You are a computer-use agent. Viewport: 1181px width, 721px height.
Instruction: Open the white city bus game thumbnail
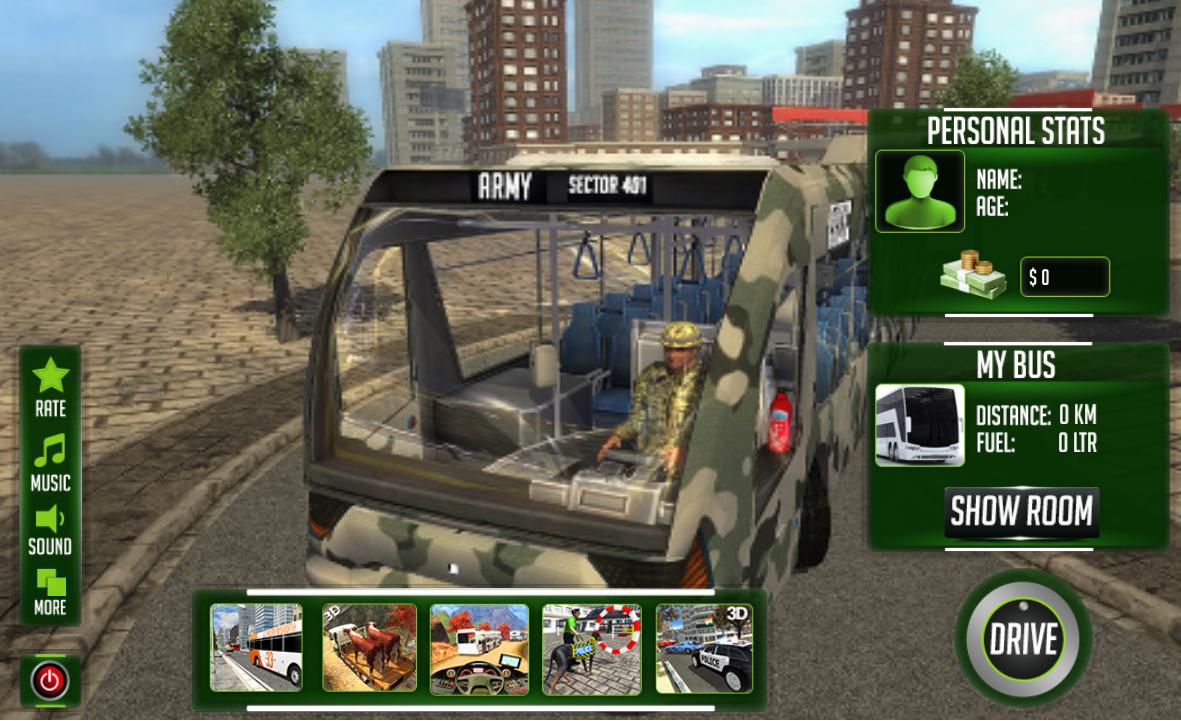[x=256, y=648]
